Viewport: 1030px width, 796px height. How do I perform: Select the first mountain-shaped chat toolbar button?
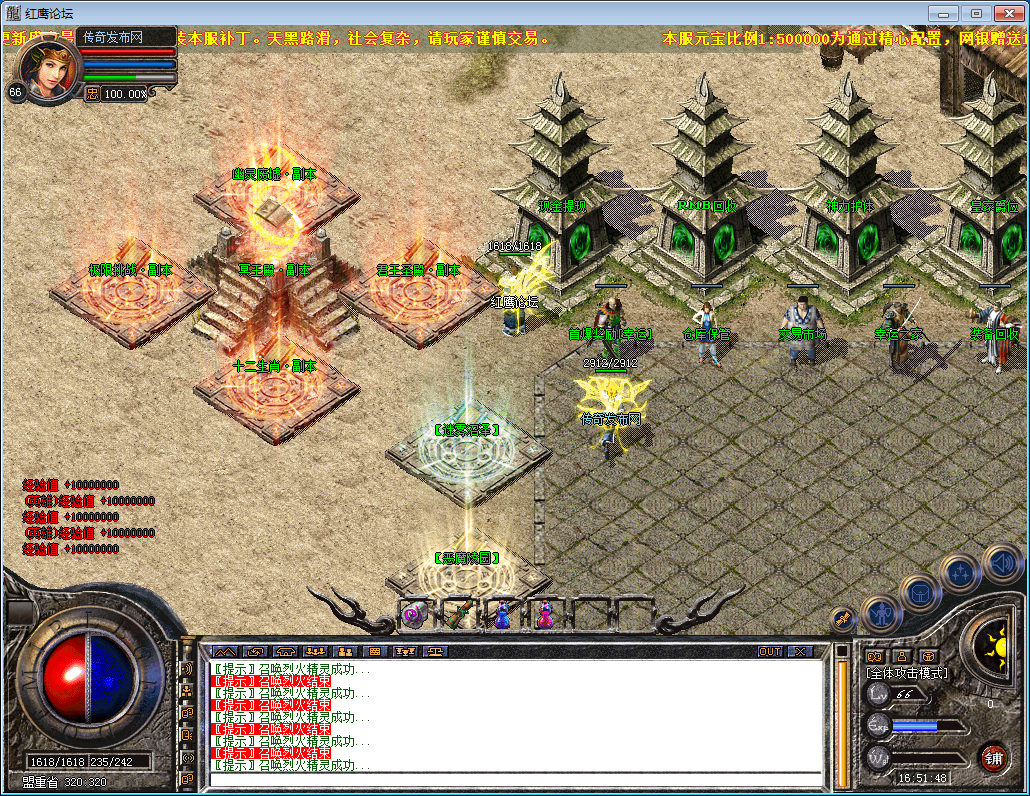pos(224,652)
